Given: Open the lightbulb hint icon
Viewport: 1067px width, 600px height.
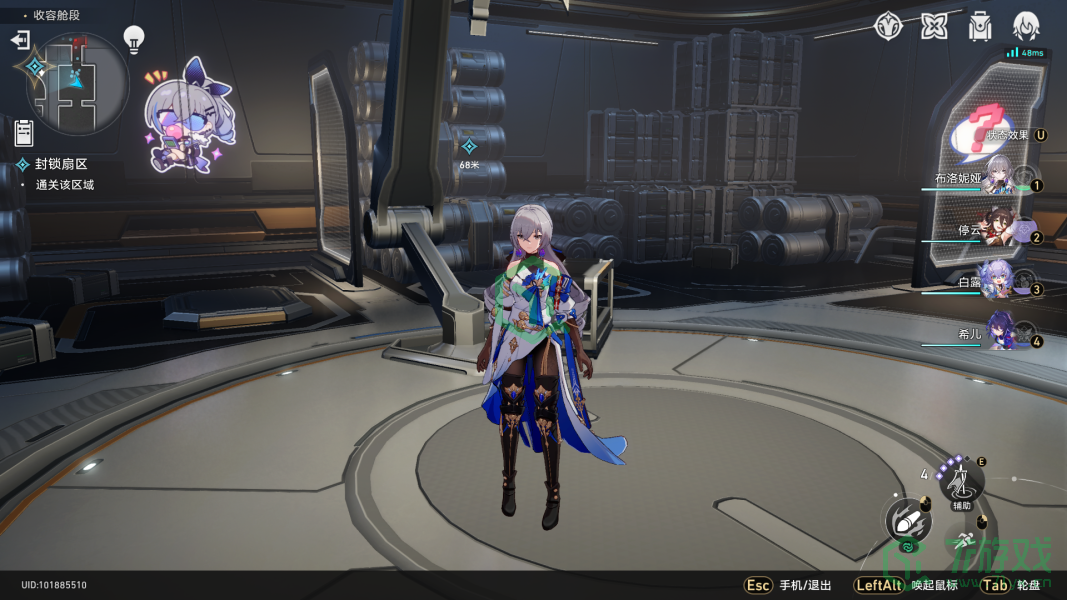Looking at the screenshot, I should [134, 39].
